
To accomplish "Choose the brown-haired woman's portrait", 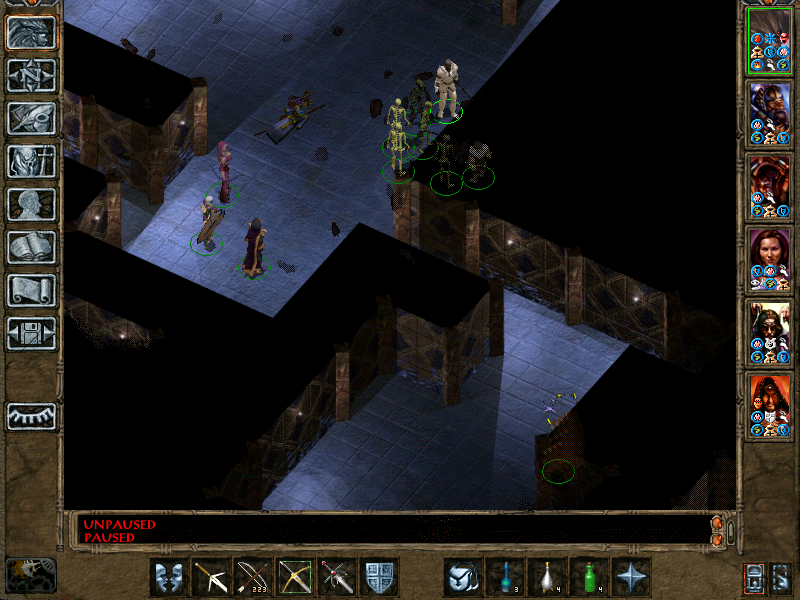I will [771, 259].
